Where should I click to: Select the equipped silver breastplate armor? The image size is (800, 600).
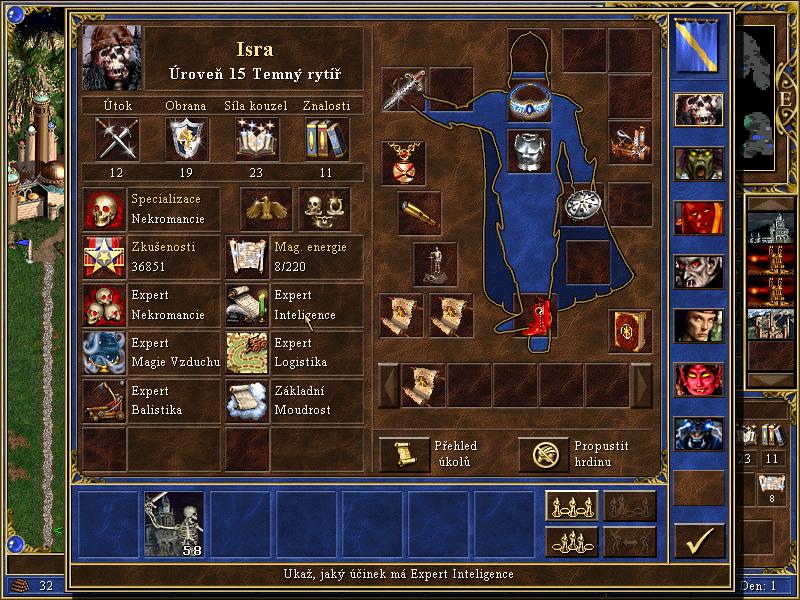click(x=530, y=151)
